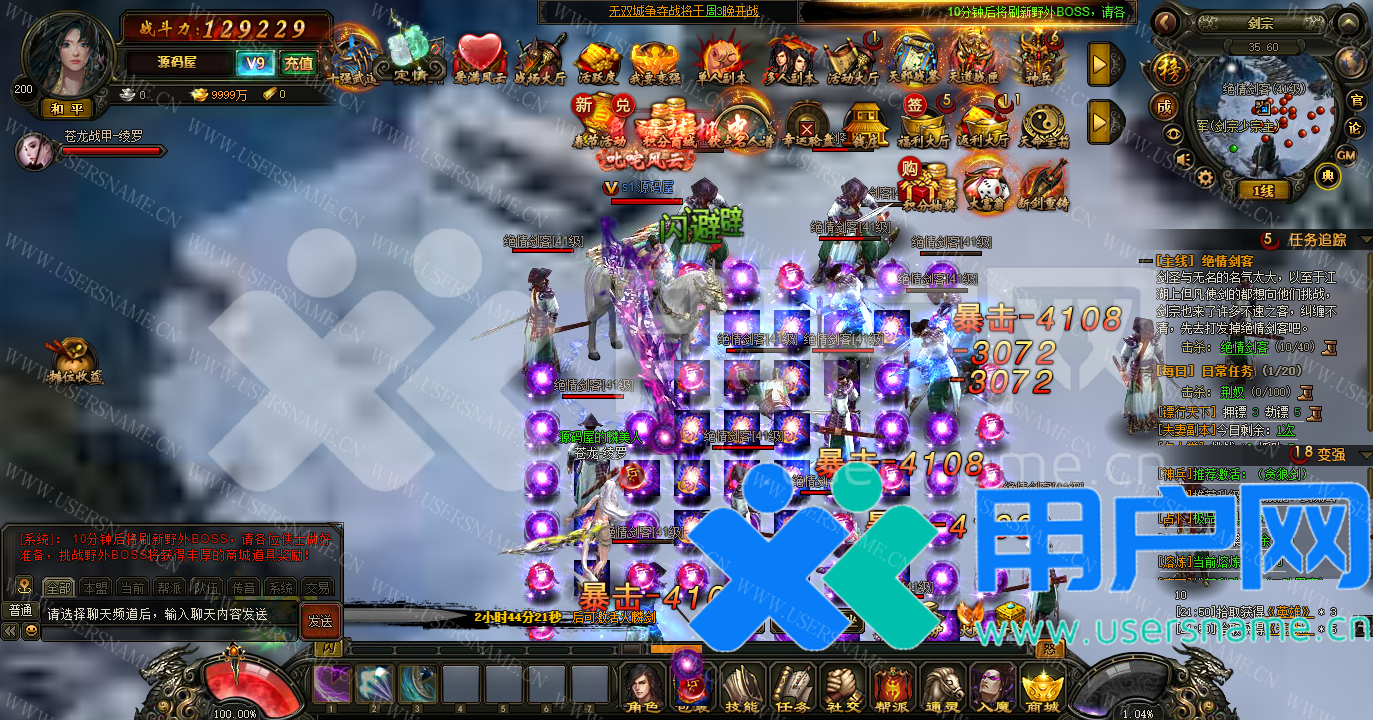Open the 包裹 (Bag) icon on bottom bar
Viewport: 1373px width, 720px height.
(x=690, y=688)
